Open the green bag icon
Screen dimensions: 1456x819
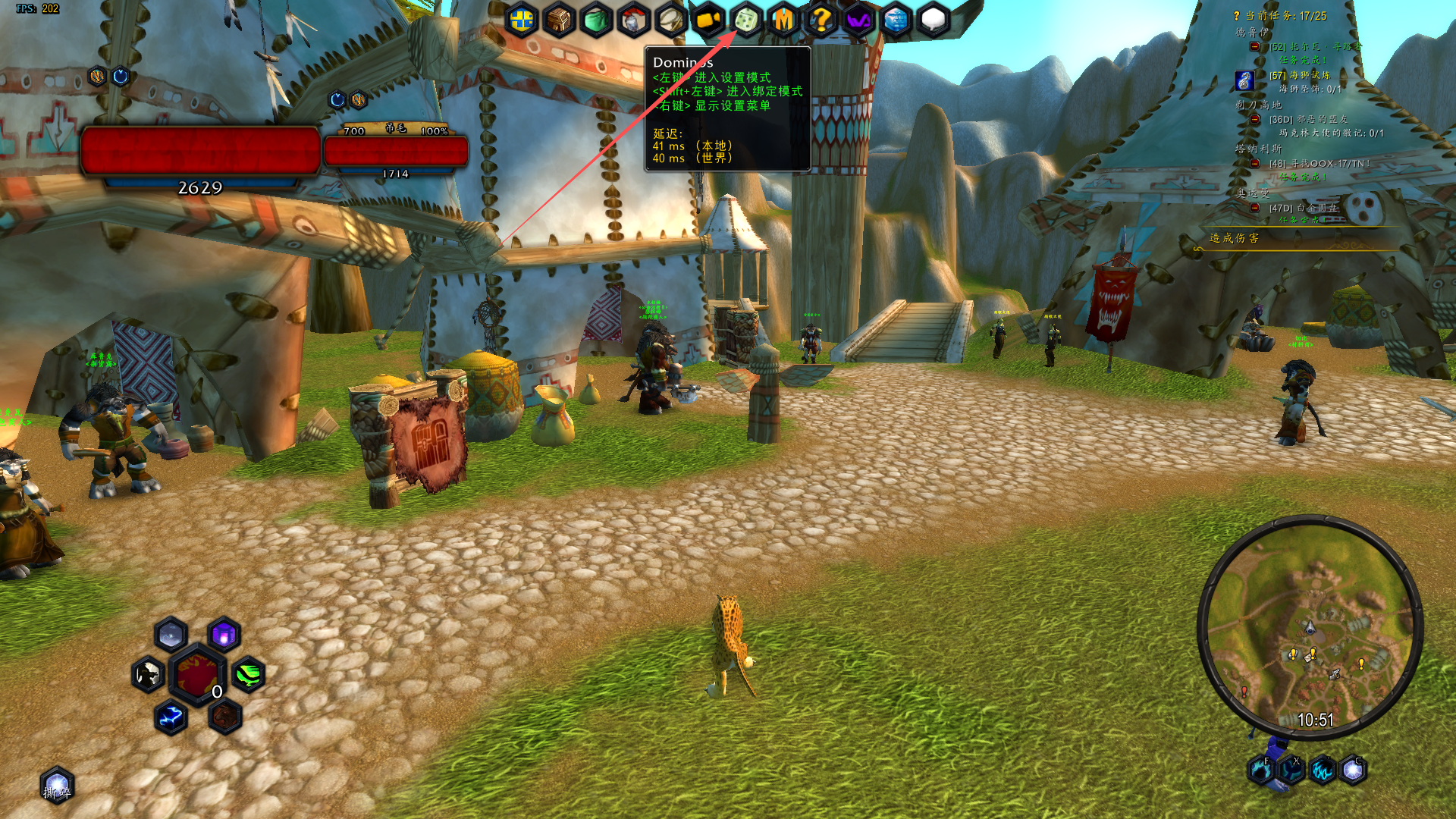[597, 20]
